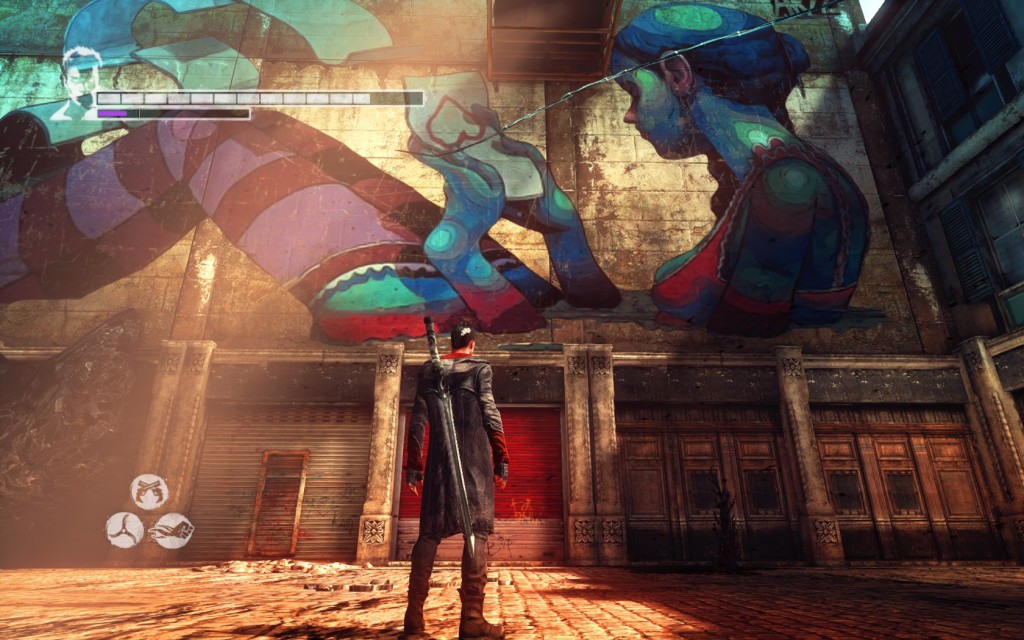Select the crossed pistols weapon icon
Screen dimensions: 1024x640
click(149, 491)
